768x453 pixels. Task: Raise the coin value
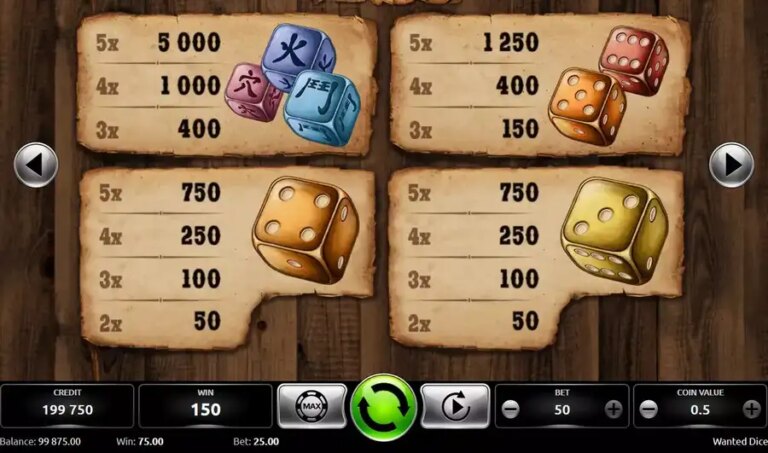[x=751, y=409]
